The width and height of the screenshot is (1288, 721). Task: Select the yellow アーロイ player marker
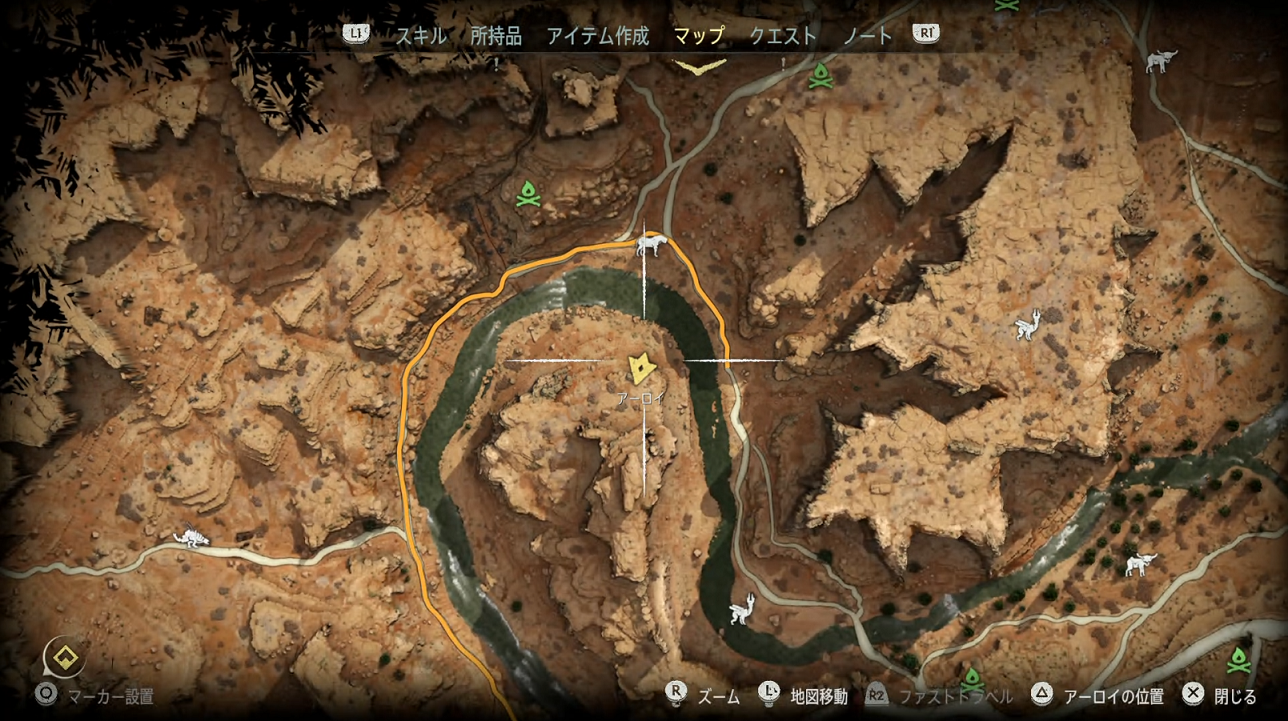638,368
